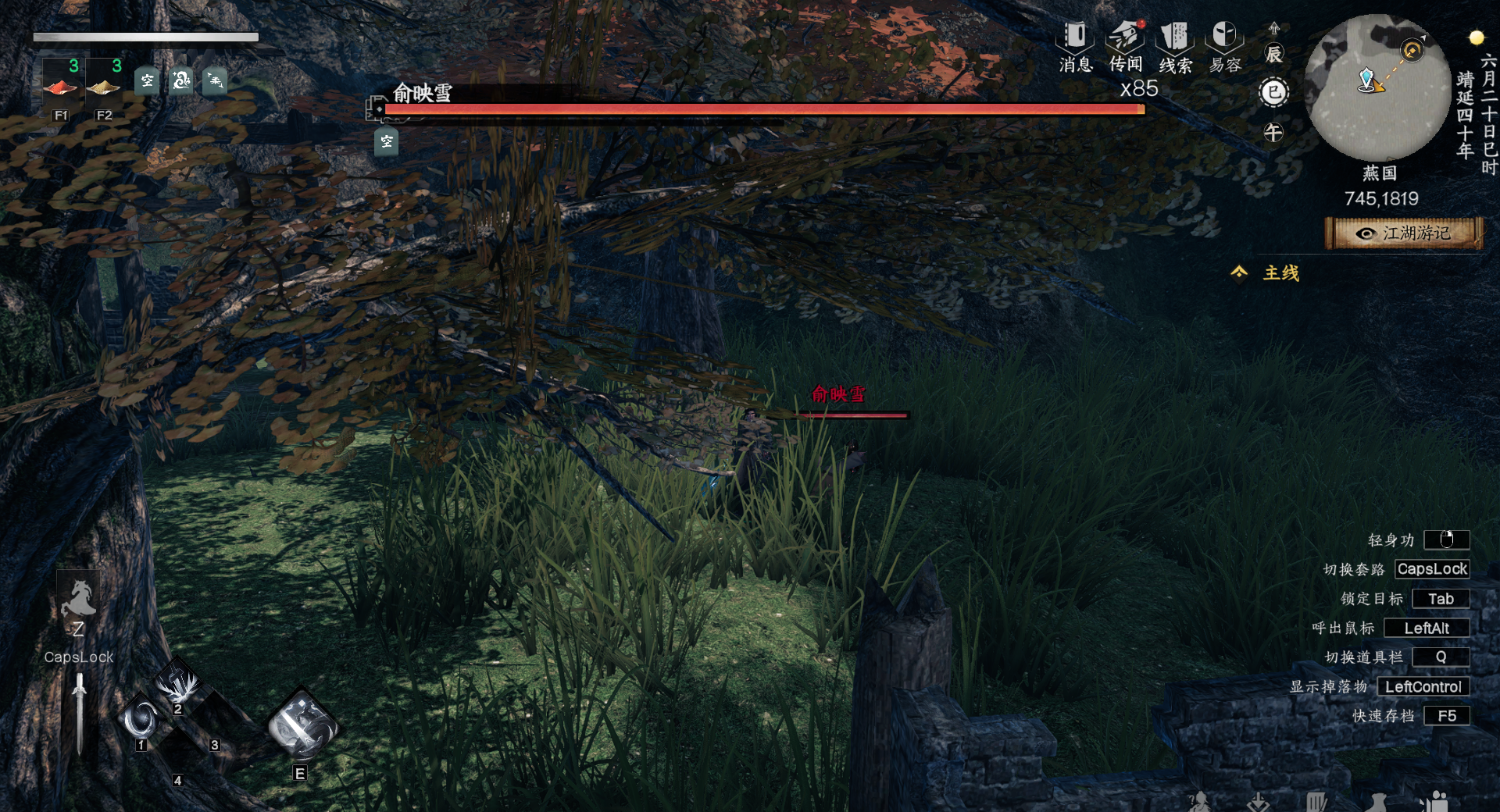Click the circular minimap
Viewport: 1500px width, 812px height.
(1377, 87)
